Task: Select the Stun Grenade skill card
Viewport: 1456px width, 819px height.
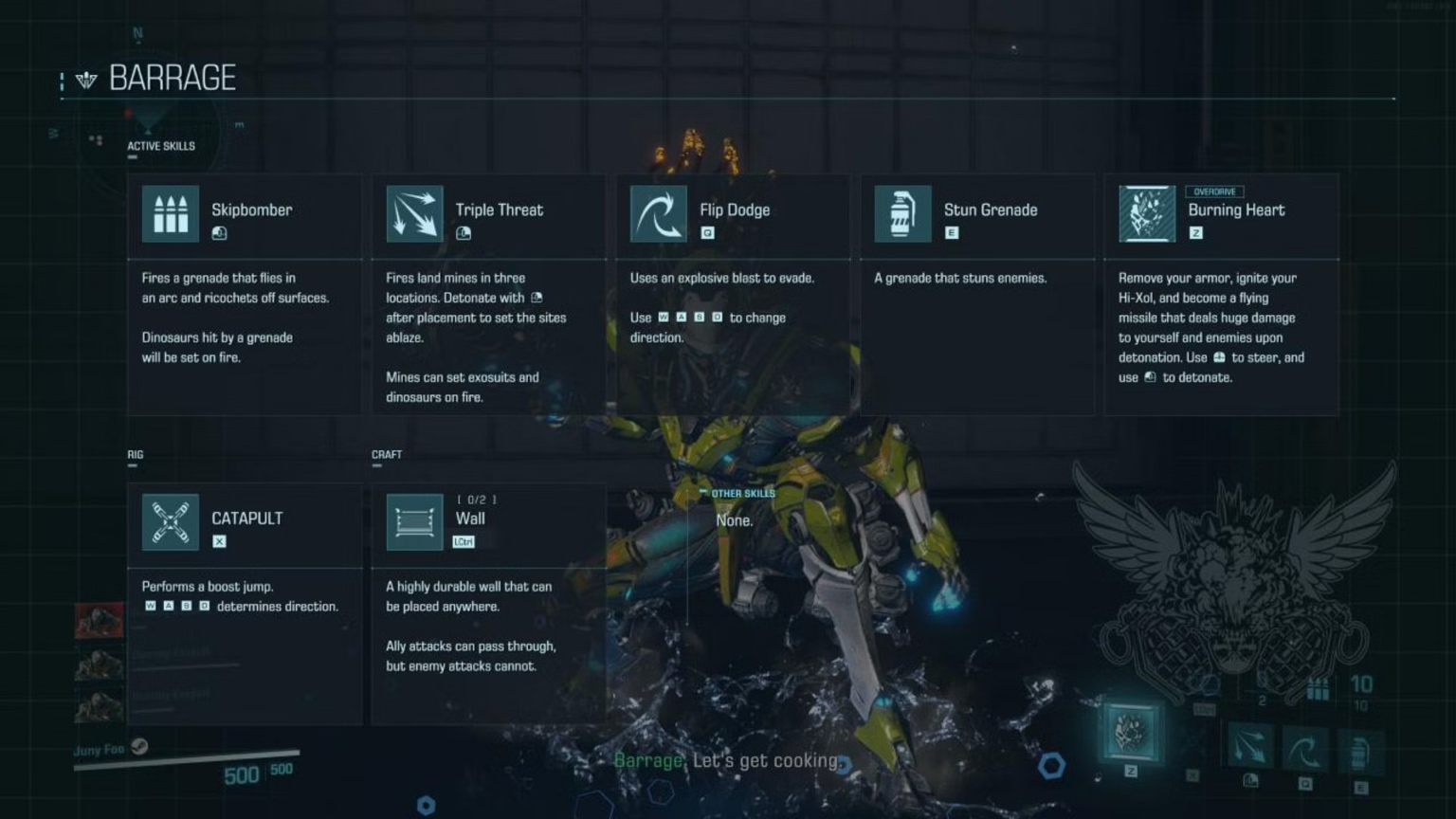Action: (x=976, y=294)
